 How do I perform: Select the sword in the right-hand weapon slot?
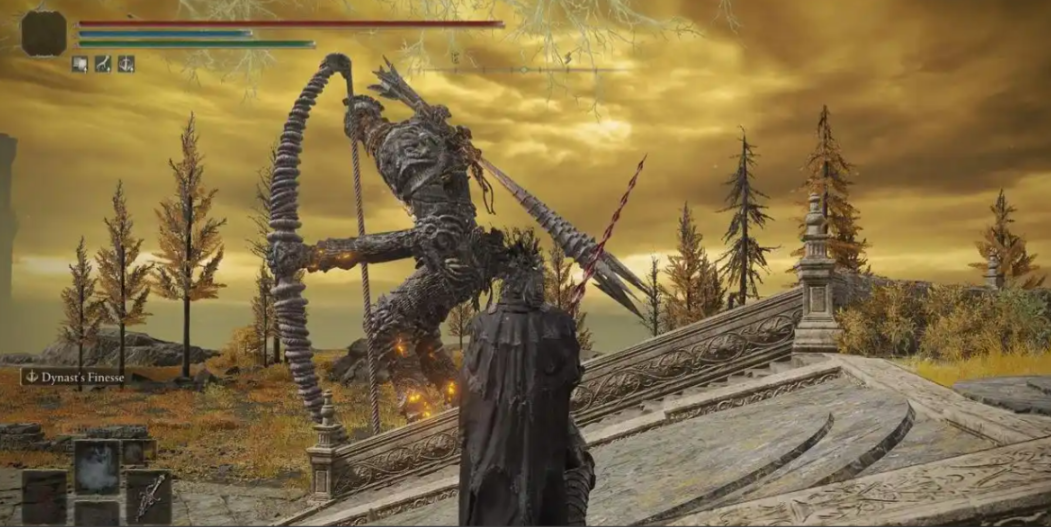[148, 497]
